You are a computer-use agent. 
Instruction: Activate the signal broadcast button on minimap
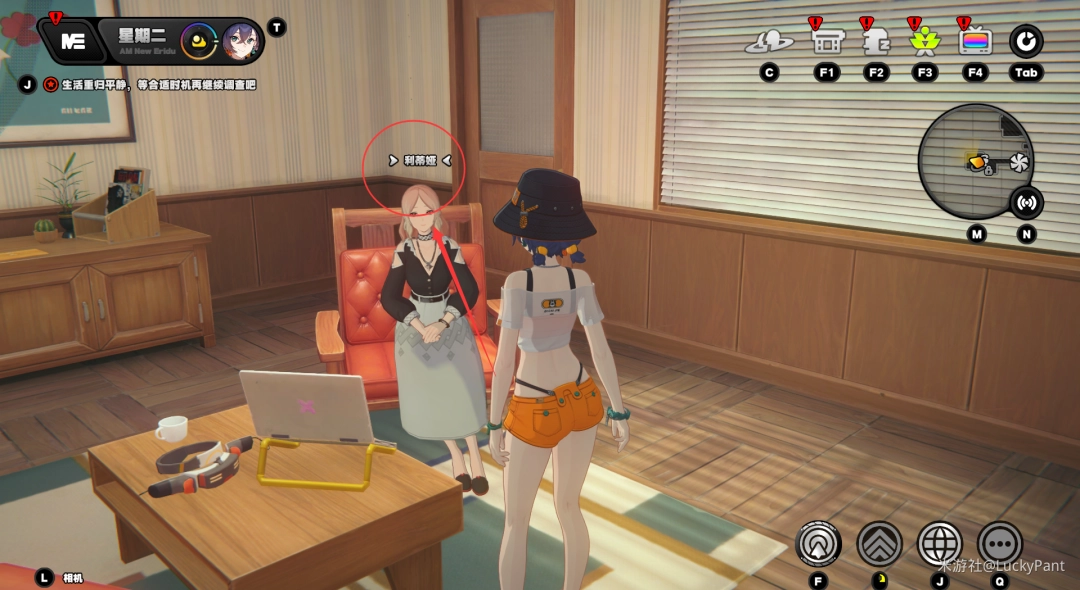pos(1026,203)
